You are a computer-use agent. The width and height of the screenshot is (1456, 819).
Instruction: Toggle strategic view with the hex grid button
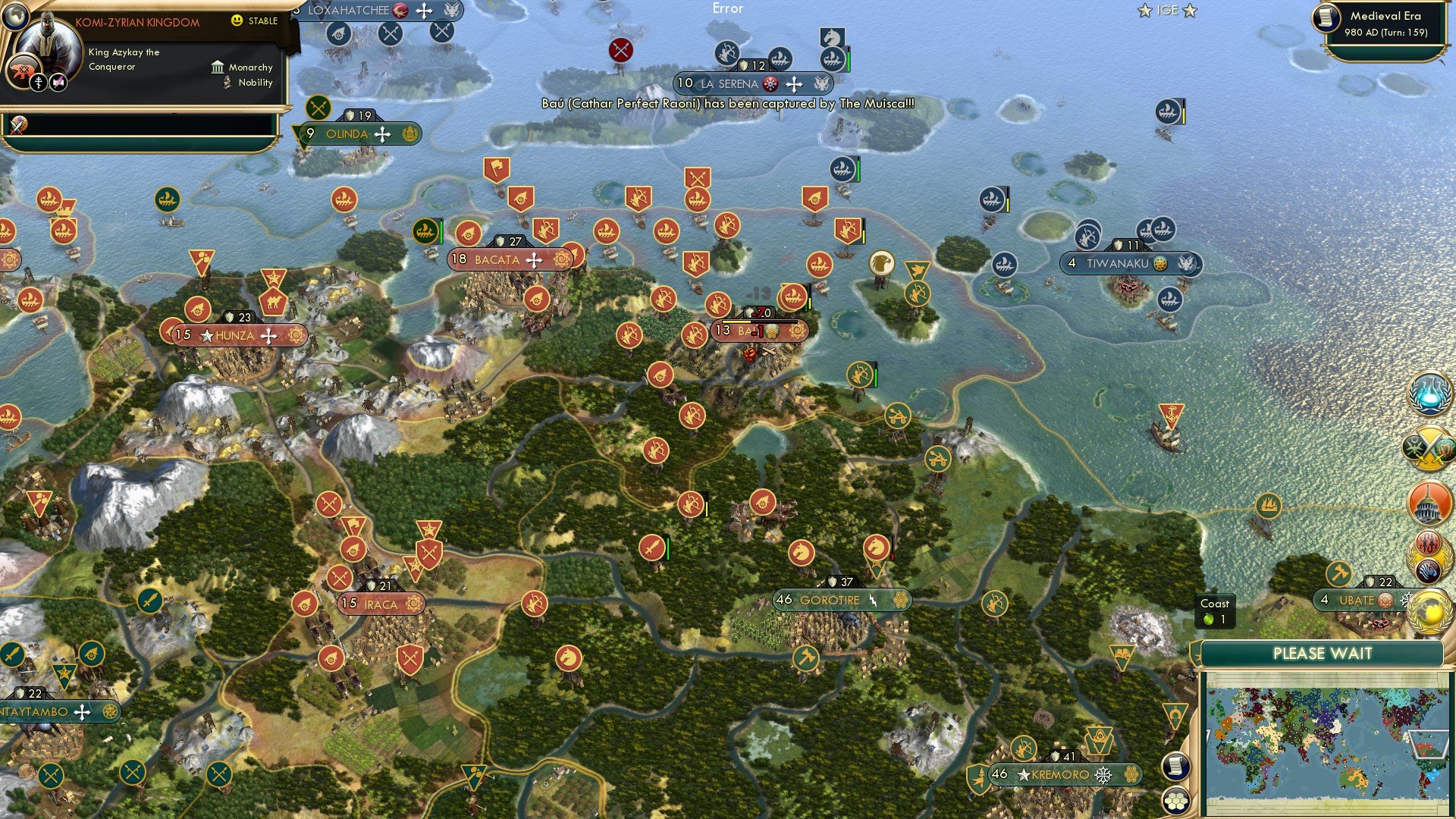coord(1175,801)
